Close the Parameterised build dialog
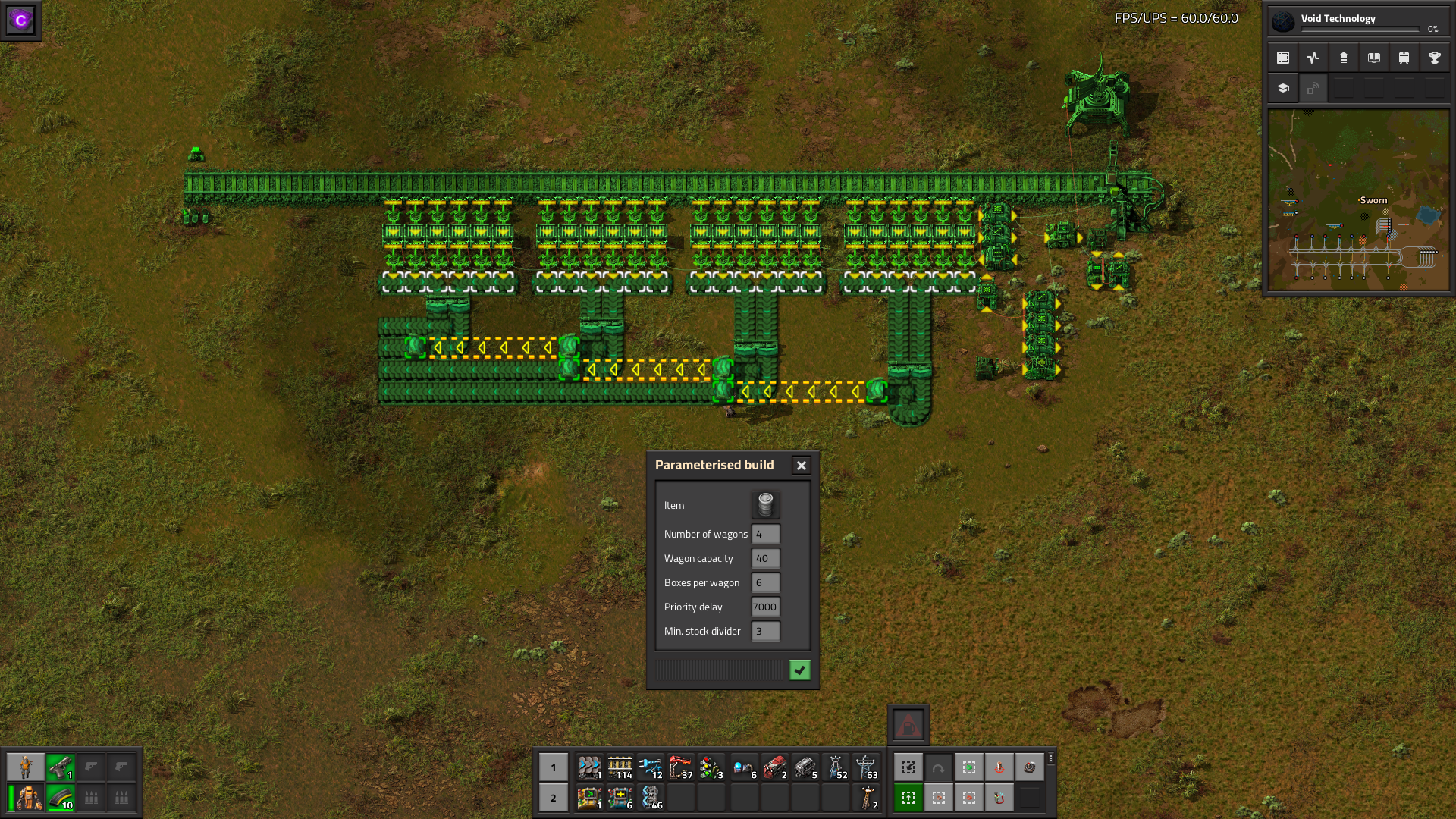This screenshot has width=1456, height=819. (x=801, y=466)
